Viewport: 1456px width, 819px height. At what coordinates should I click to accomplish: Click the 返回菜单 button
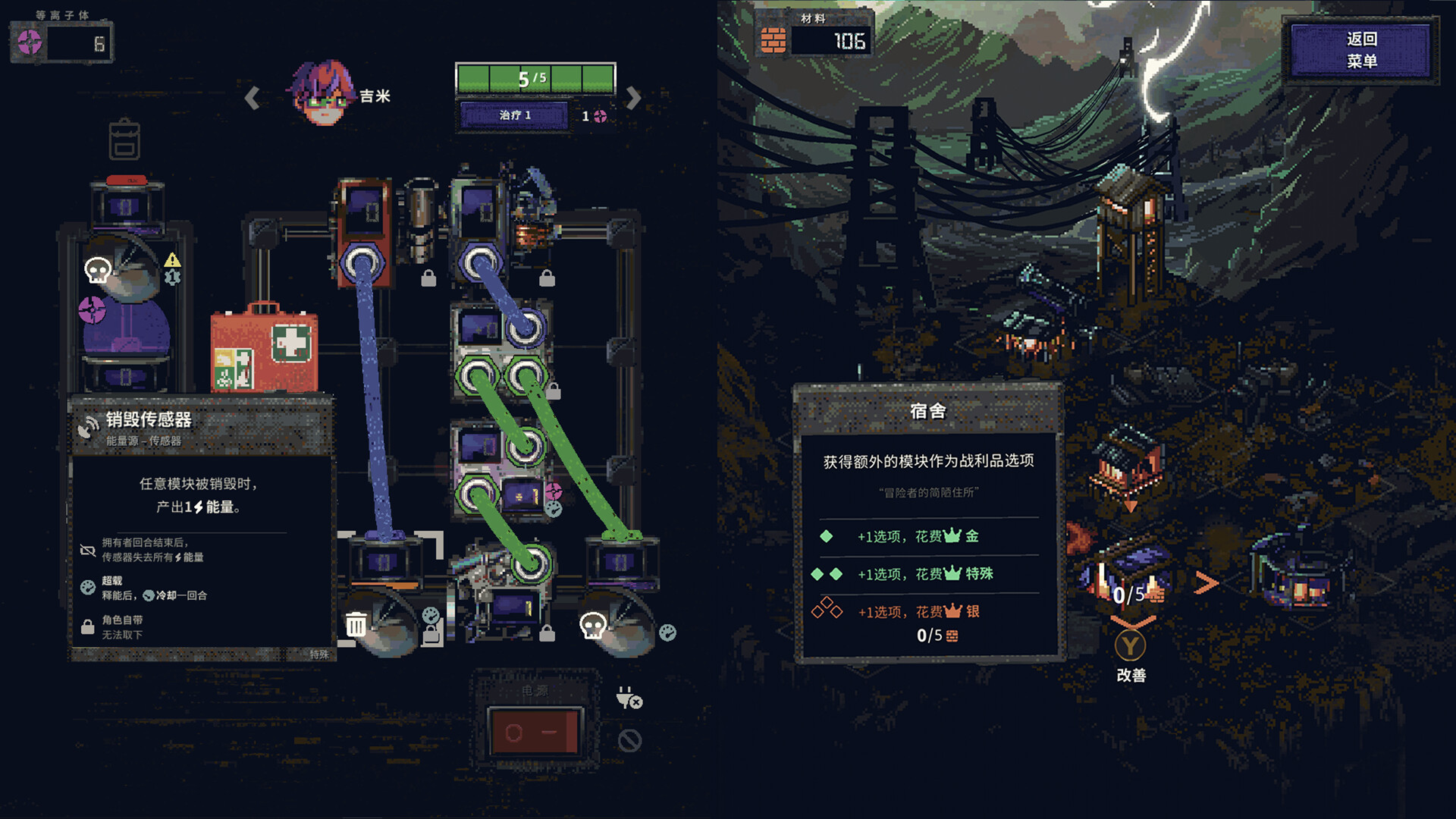[1360, 50]
